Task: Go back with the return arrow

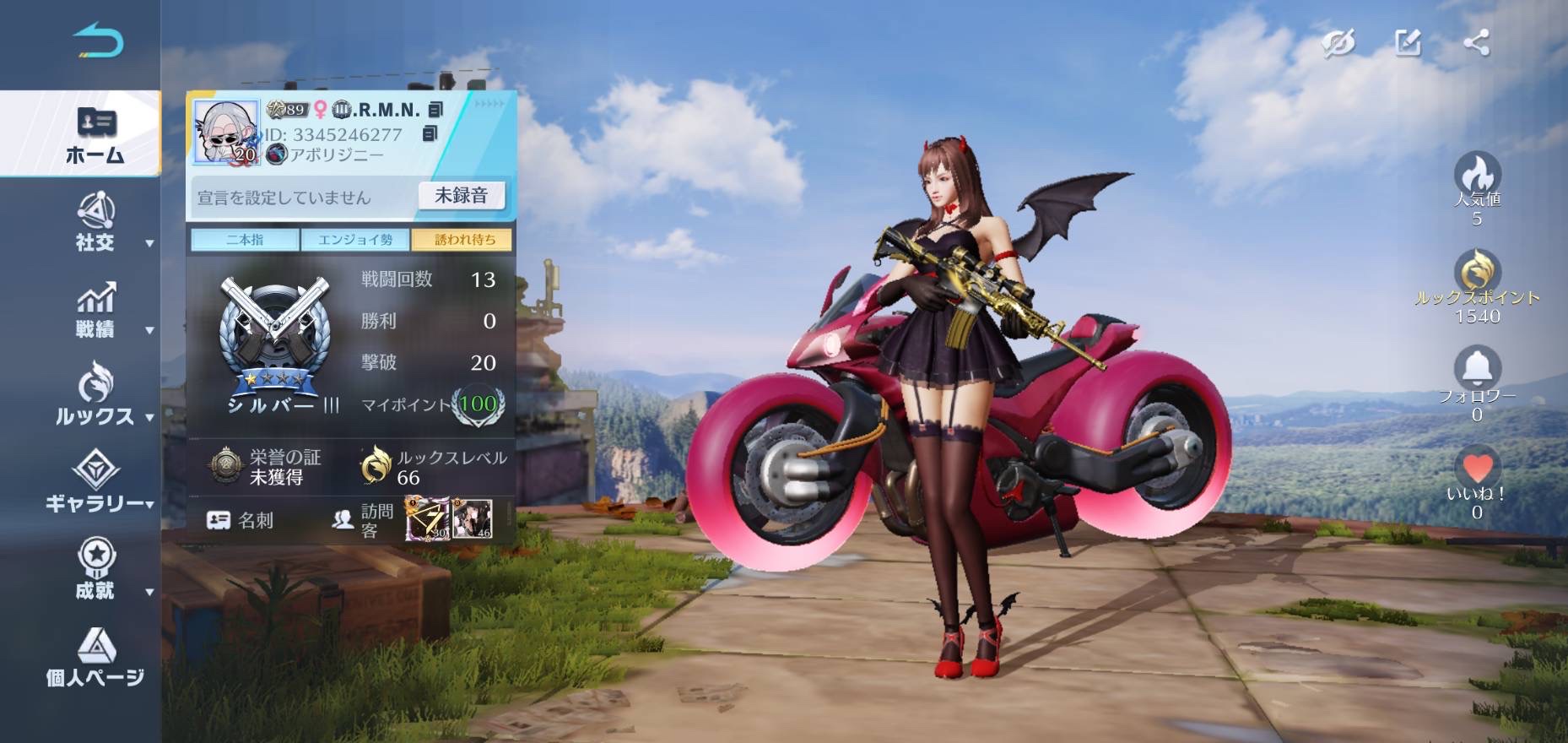Action: (x=99, y=41)
